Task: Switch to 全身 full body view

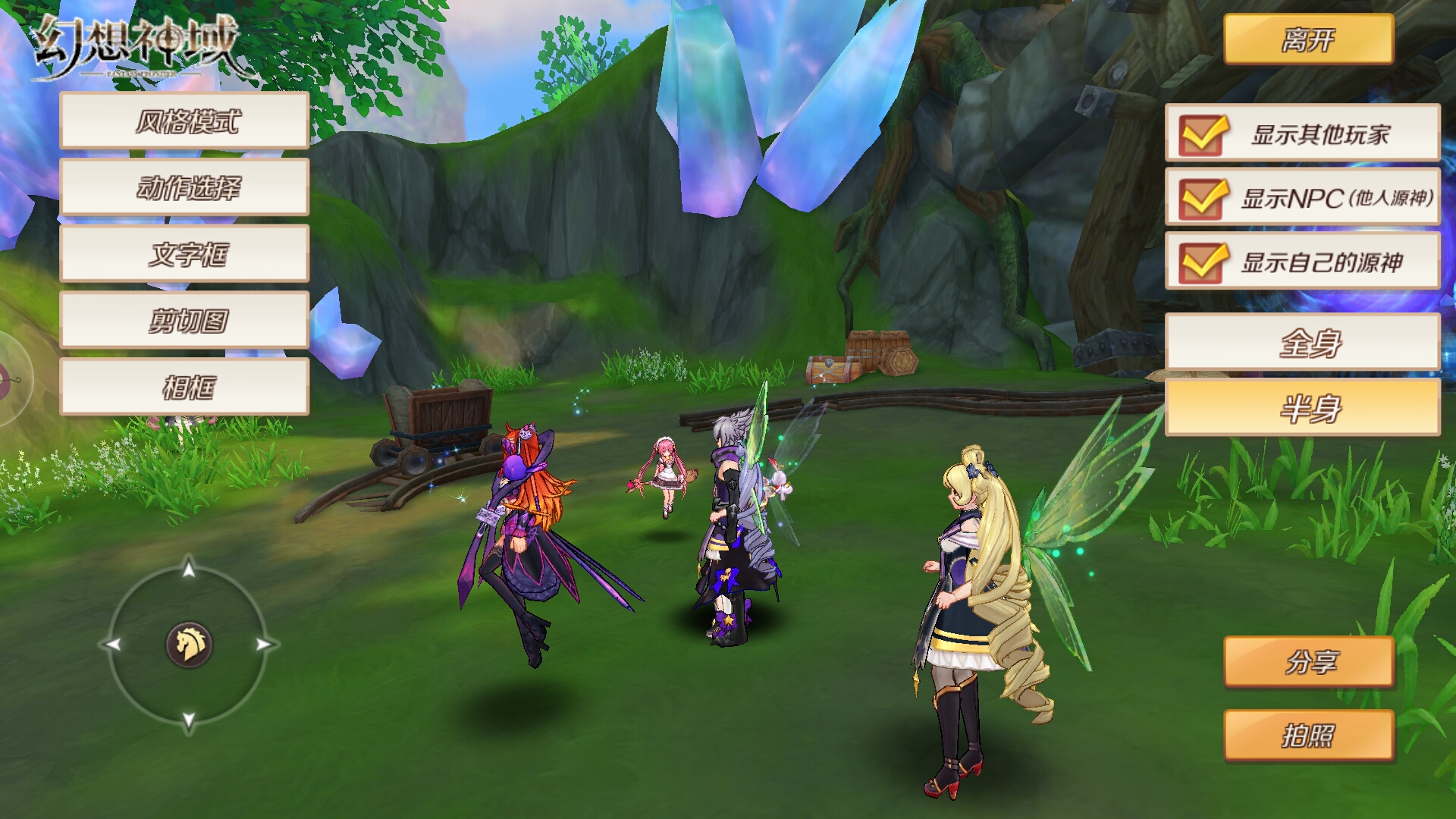Action: pos(1302,343)
